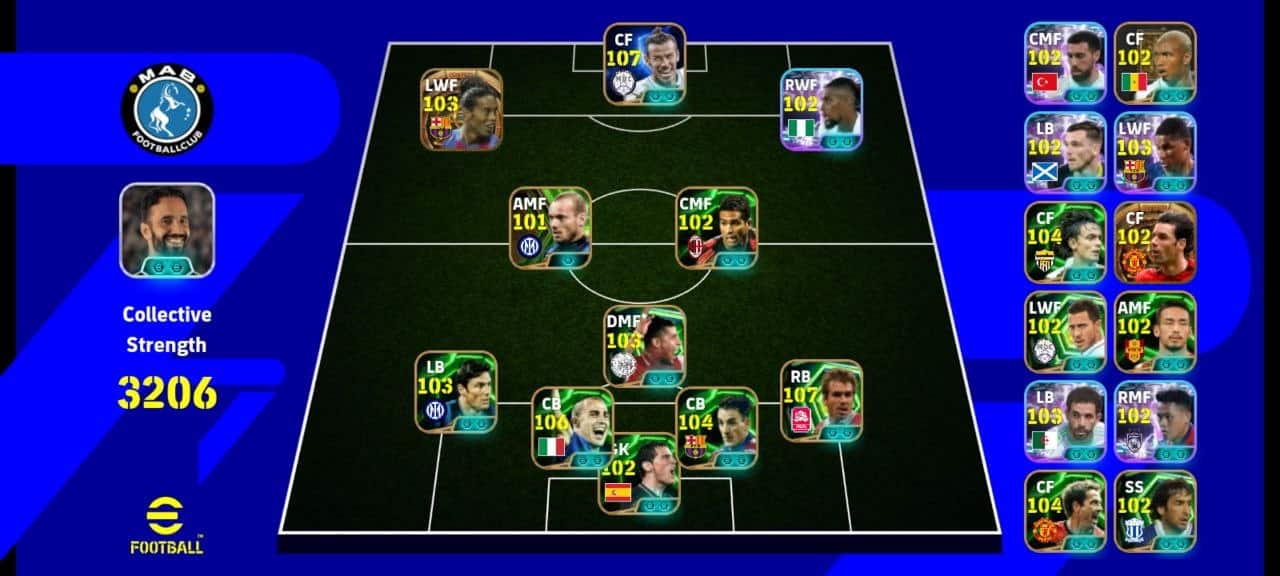Select the CMF 102 Turkey flag card
This screenshot has width=1280, height=576.
[x=1064, y=63]
